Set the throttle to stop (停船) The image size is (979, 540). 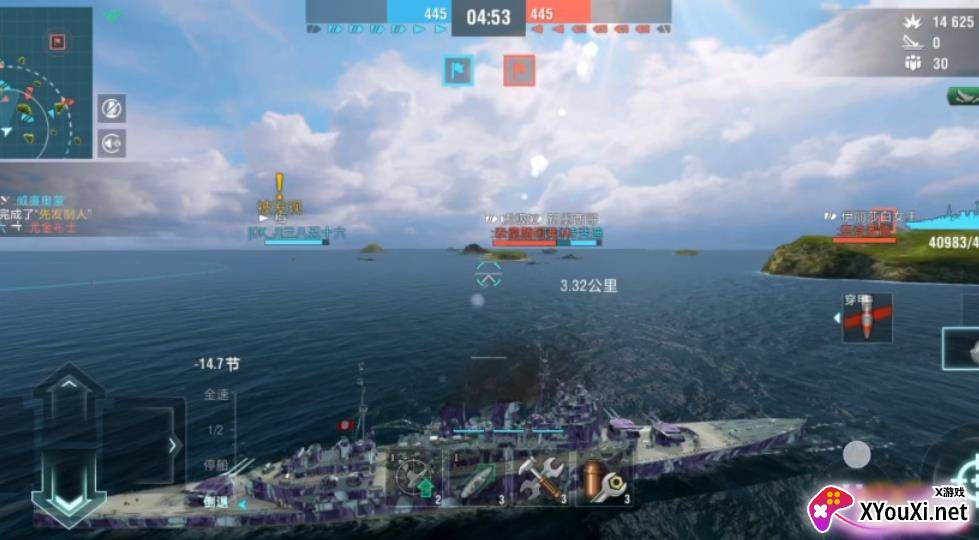(x=216, y=465)
